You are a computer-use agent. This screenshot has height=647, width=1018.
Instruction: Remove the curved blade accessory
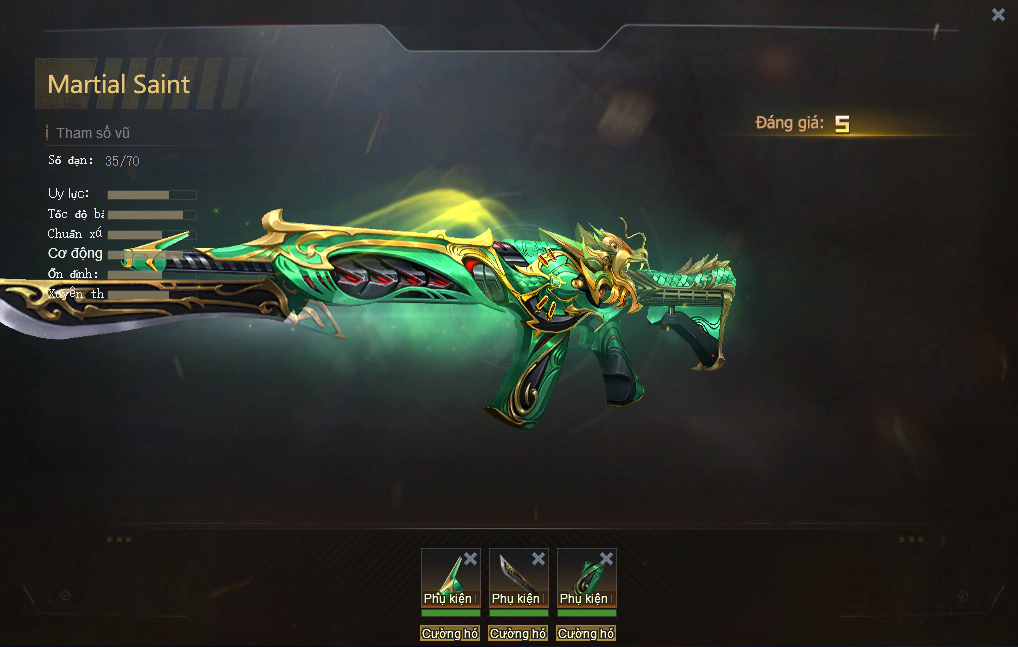coord(538,559)
